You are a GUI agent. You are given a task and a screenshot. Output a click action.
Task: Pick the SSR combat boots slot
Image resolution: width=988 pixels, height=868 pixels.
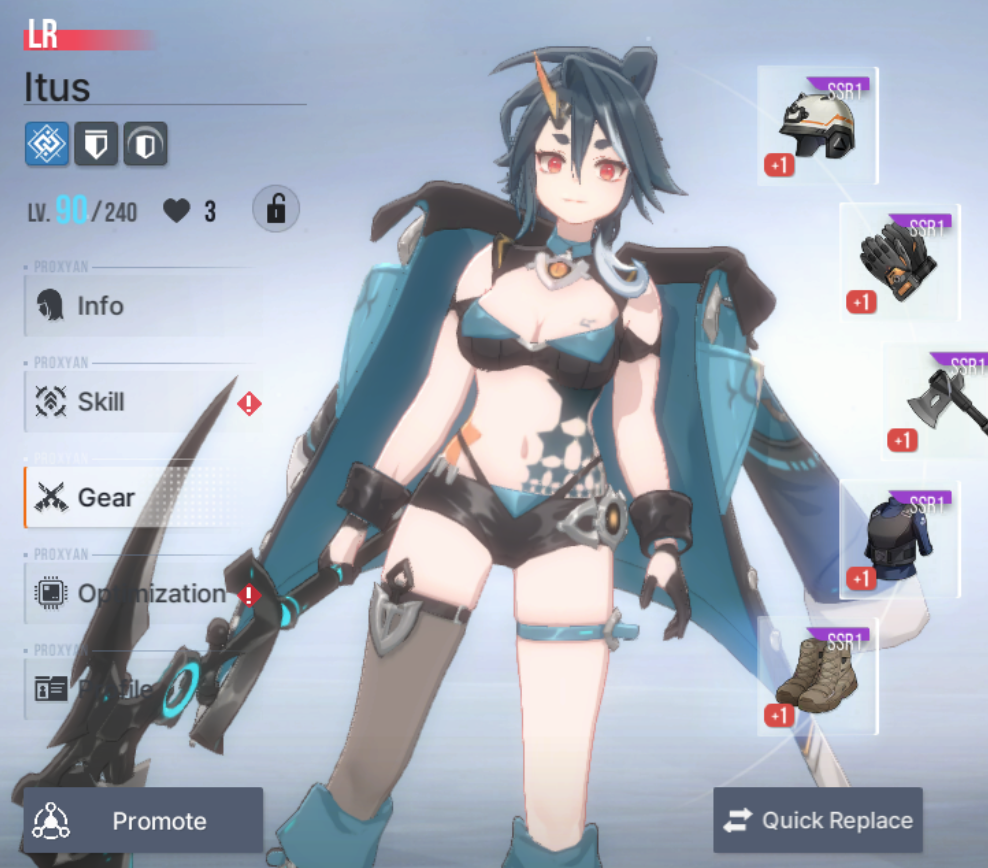817,676
